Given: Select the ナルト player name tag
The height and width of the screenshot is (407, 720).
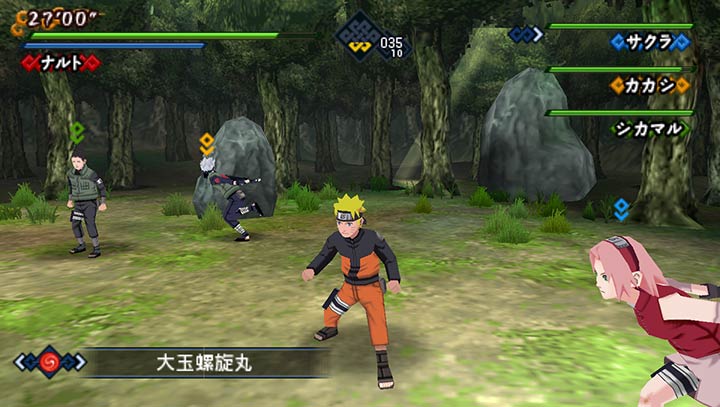Looking at the screenshot, I should tap(62, 63).
